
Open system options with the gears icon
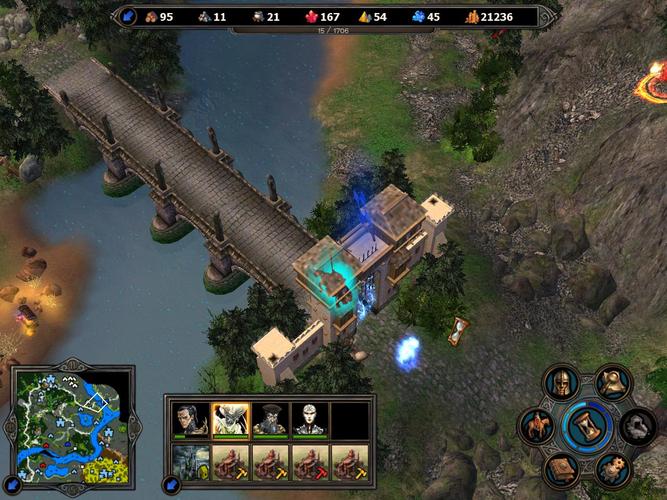[612, 470]
